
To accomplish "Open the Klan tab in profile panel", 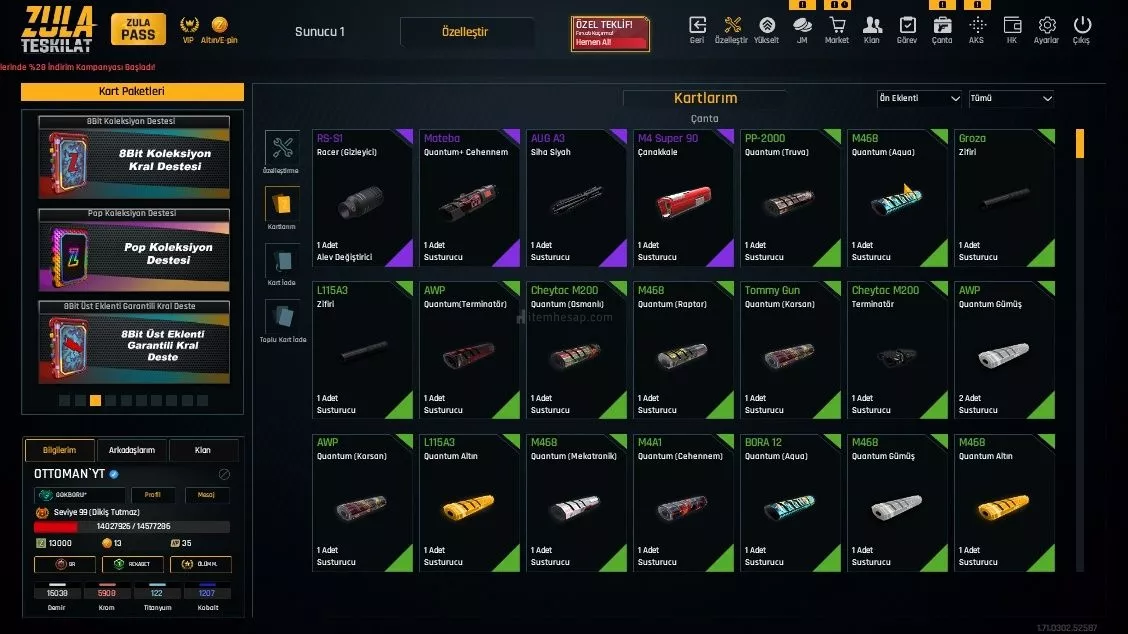I will (203, 450).
